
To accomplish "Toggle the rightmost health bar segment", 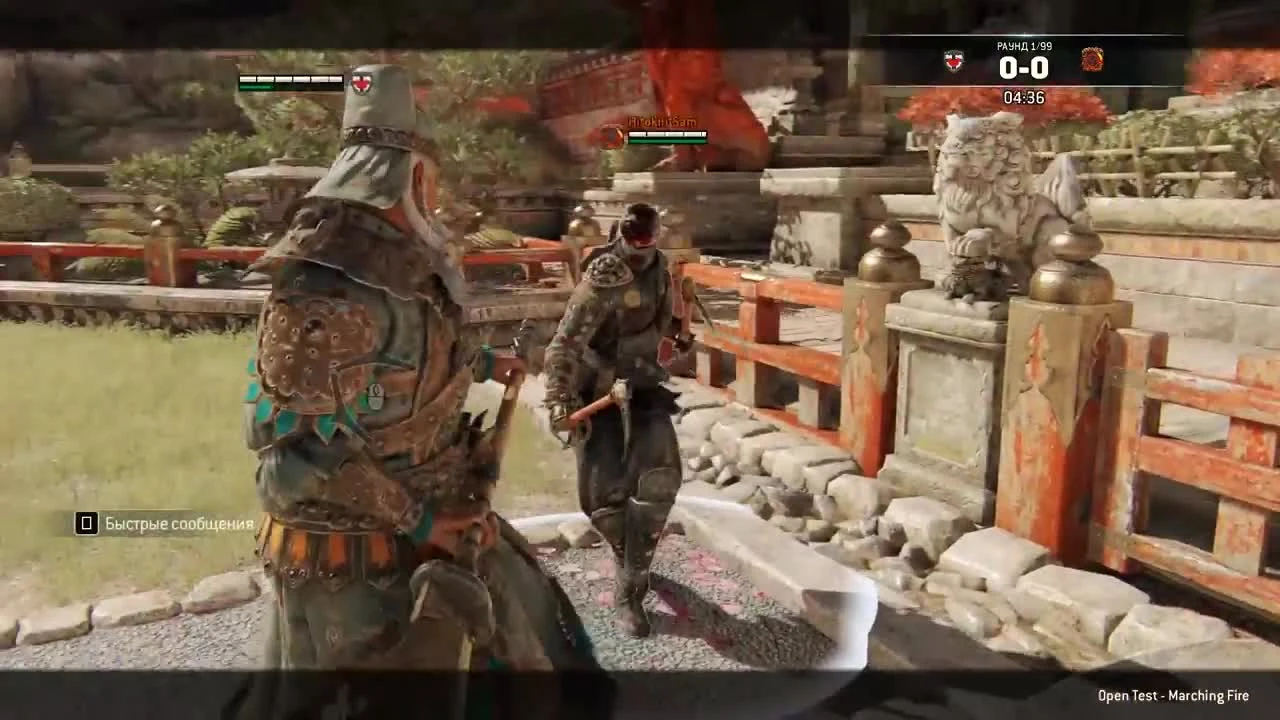I will coord(337,79).
